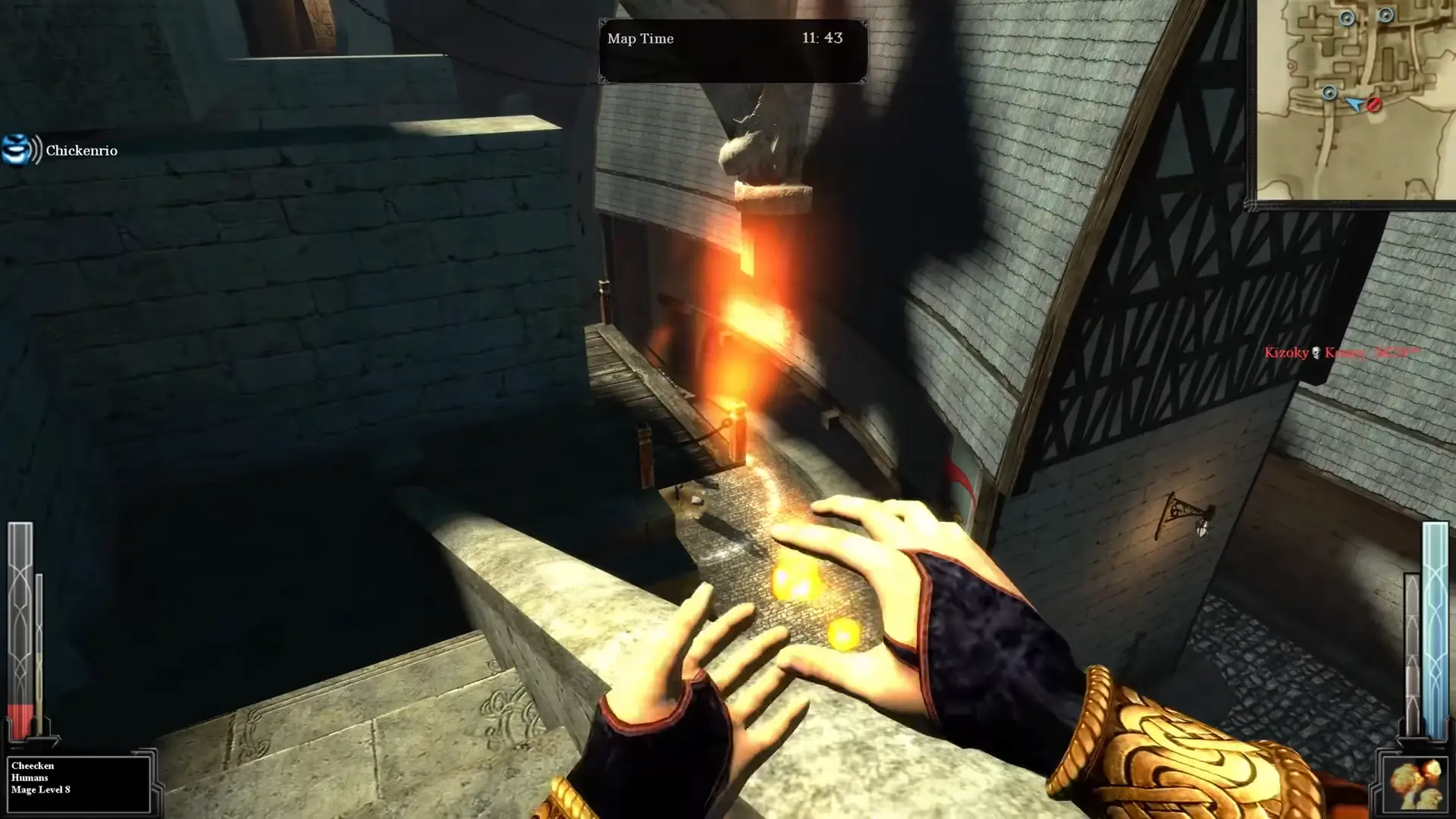Click the lone eye marker near the map center
Viewport: 1456px width, 819px height.
click(1330, 93)
